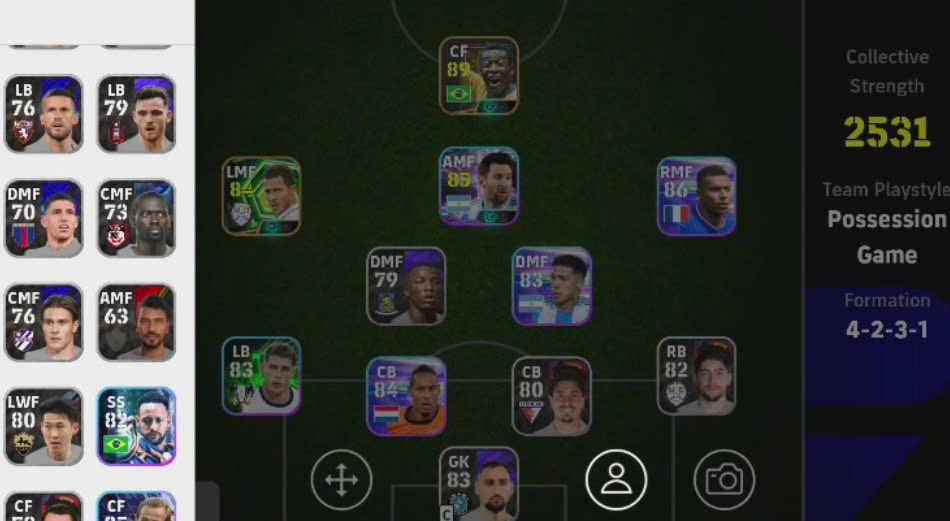Tap the camera screenshot button
This screenshot has height=521, width=950.
(724, 480)
